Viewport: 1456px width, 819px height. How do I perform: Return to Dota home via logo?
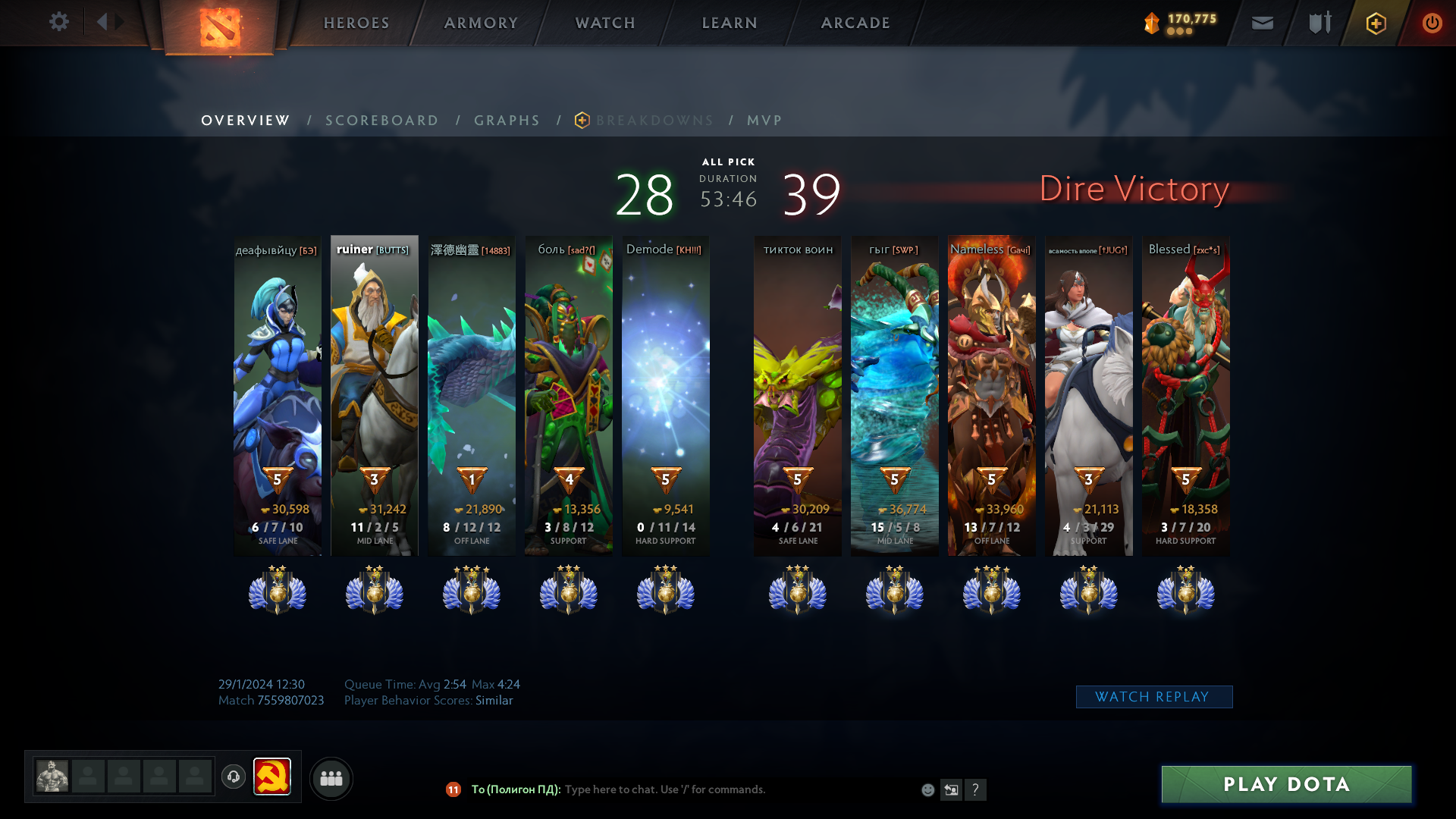[219, 27]
